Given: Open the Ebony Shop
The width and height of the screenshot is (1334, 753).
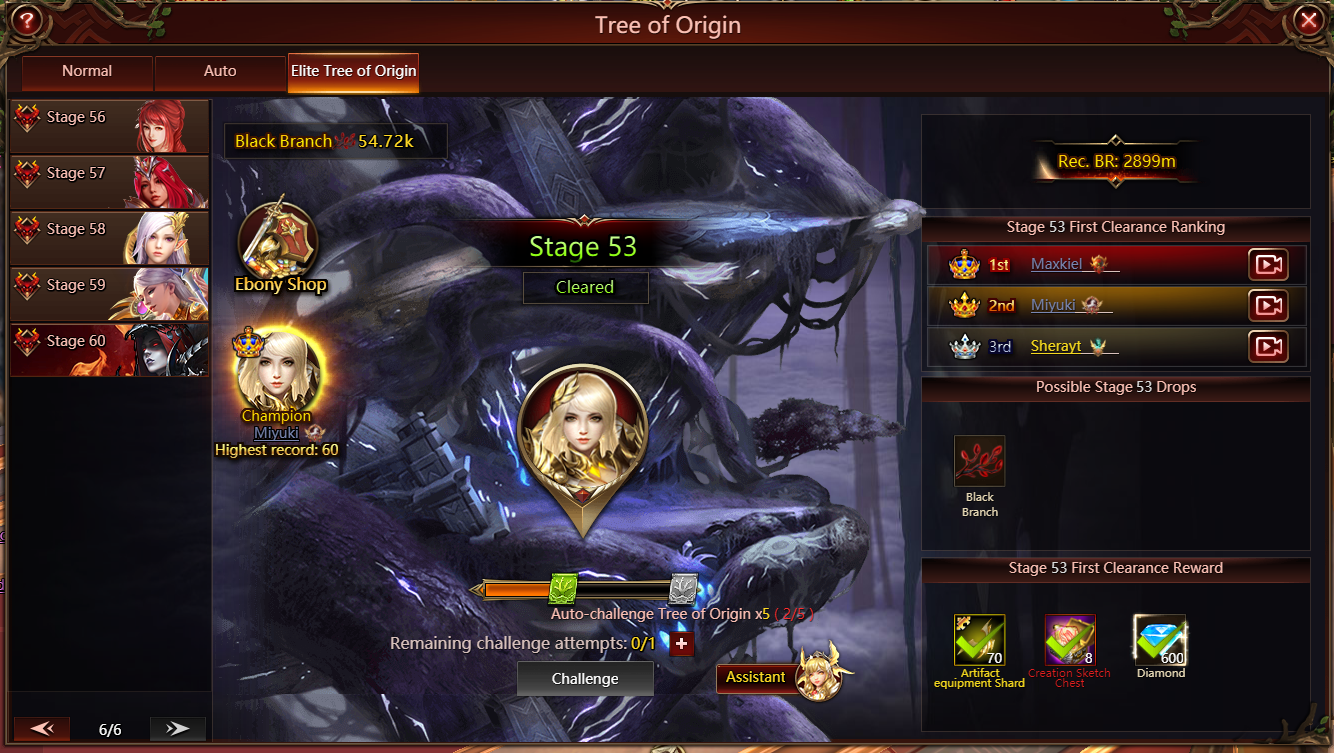Looking at the screenshot, I should coord(279,245).
